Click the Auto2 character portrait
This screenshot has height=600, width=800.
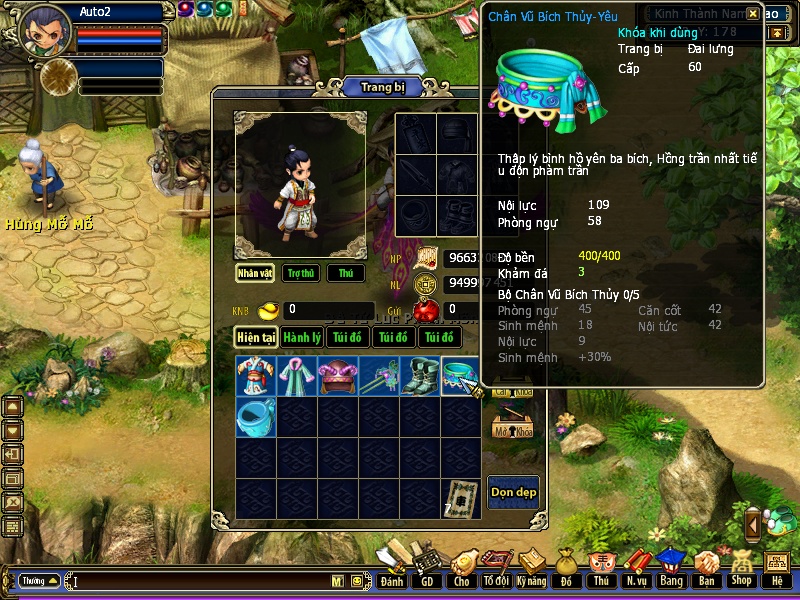click(46, 30)
